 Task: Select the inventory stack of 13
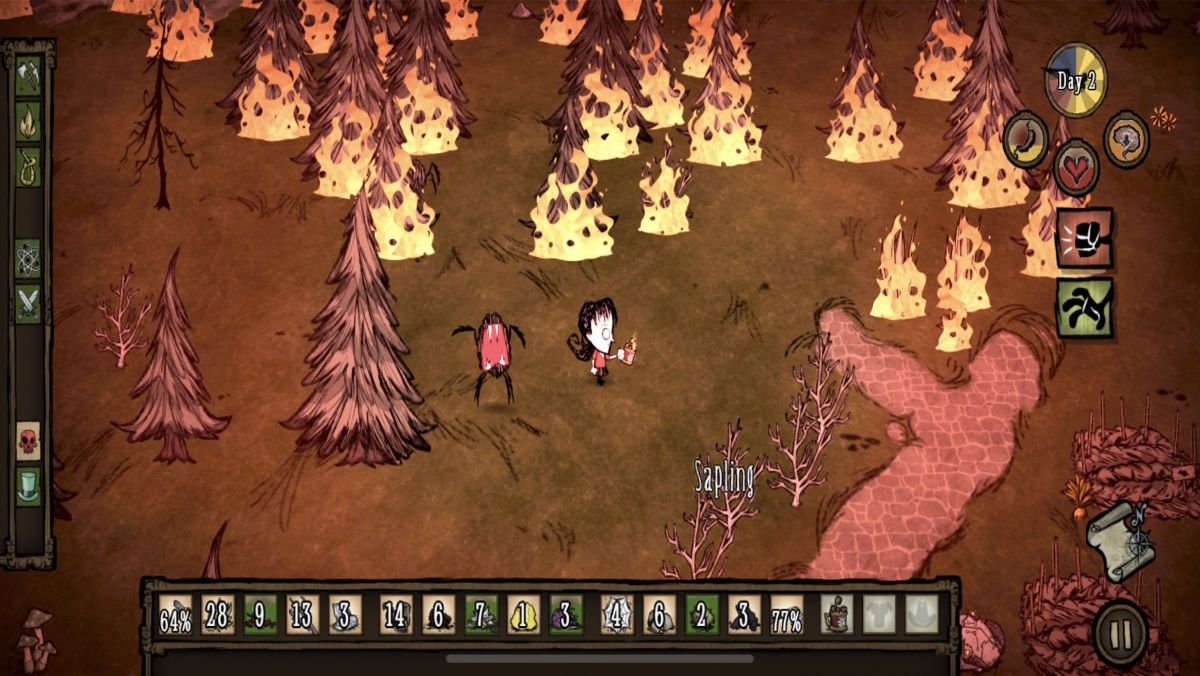303,615
